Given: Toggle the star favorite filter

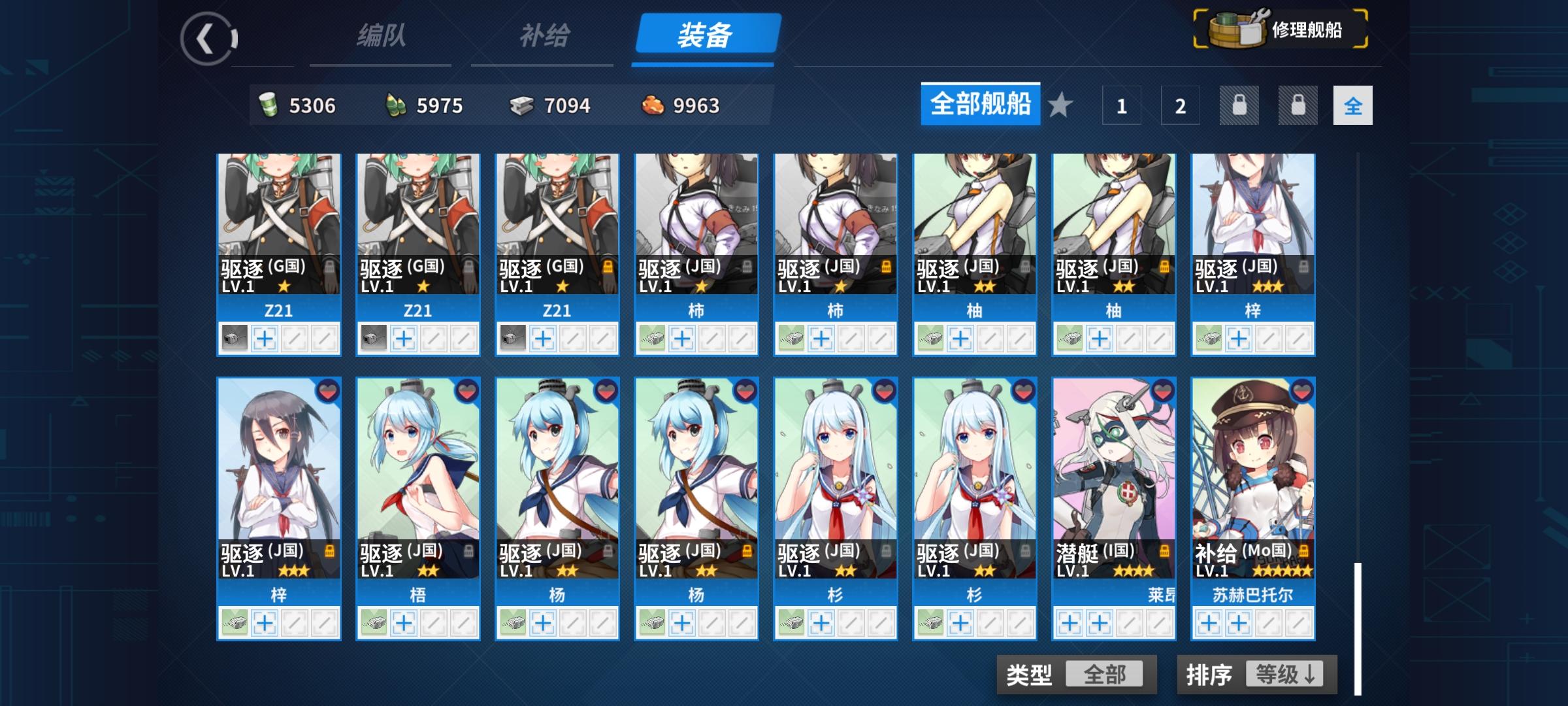Looking at the screenshot, I should tap(1059, 105).
